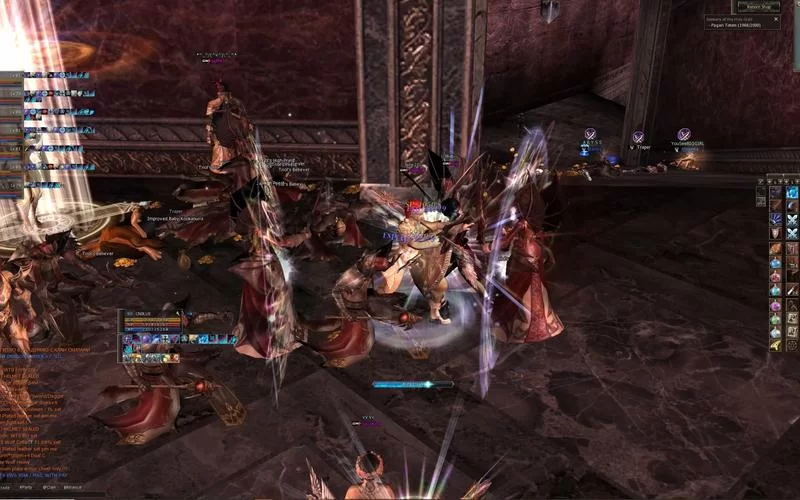This screenshot has height=500, width=800.
Task: Activate the white wings skill icon
Action: tap(792, 220)
